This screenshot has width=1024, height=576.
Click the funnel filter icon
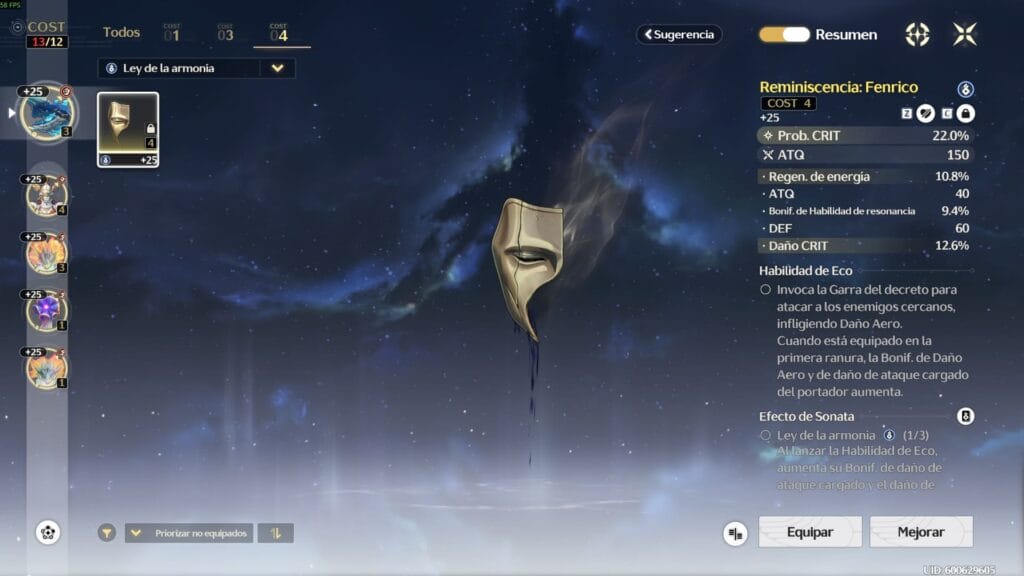[x=107, y=533]
